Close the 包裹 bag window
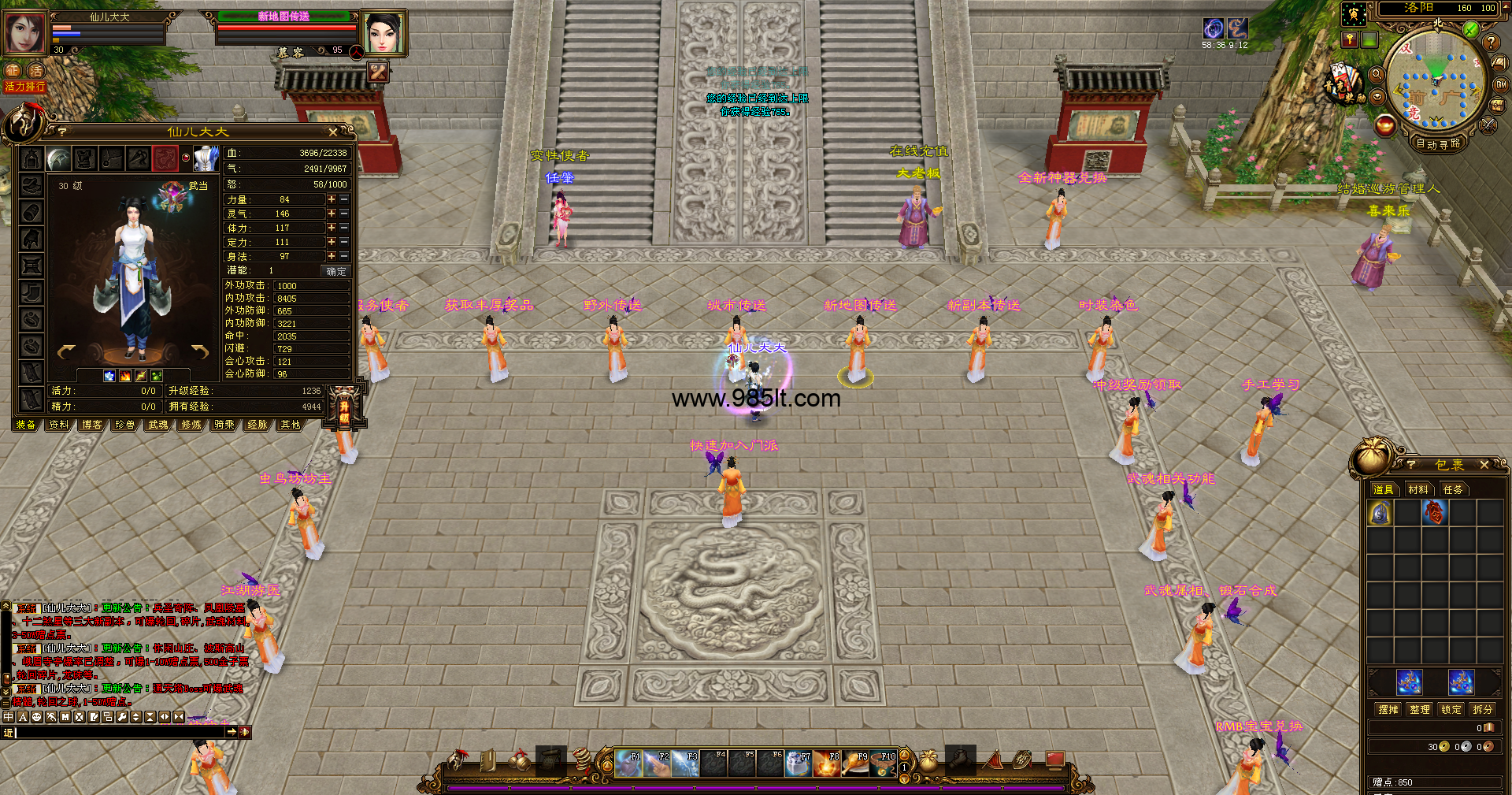The height and width of the screenshot is (795, 1512). (1484, 465)
